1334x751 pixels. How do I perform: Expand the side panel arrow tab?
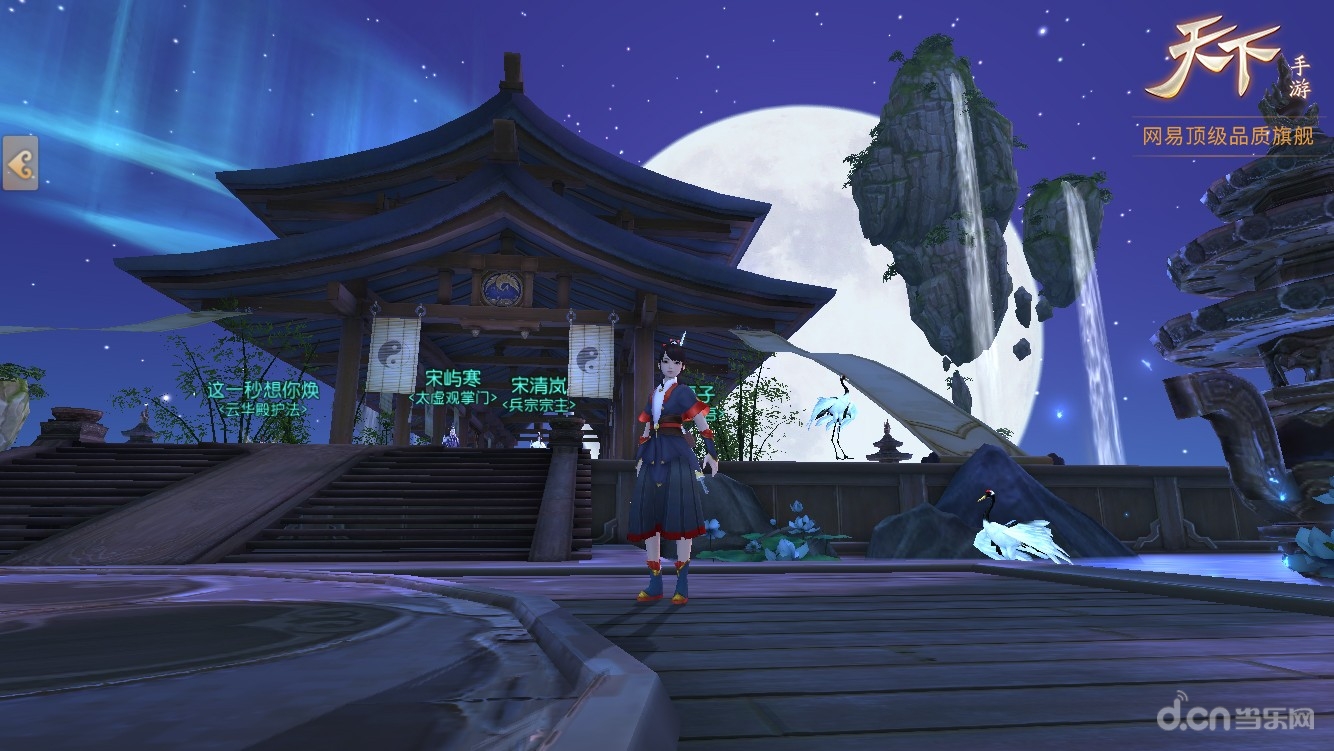pos(20,163)
